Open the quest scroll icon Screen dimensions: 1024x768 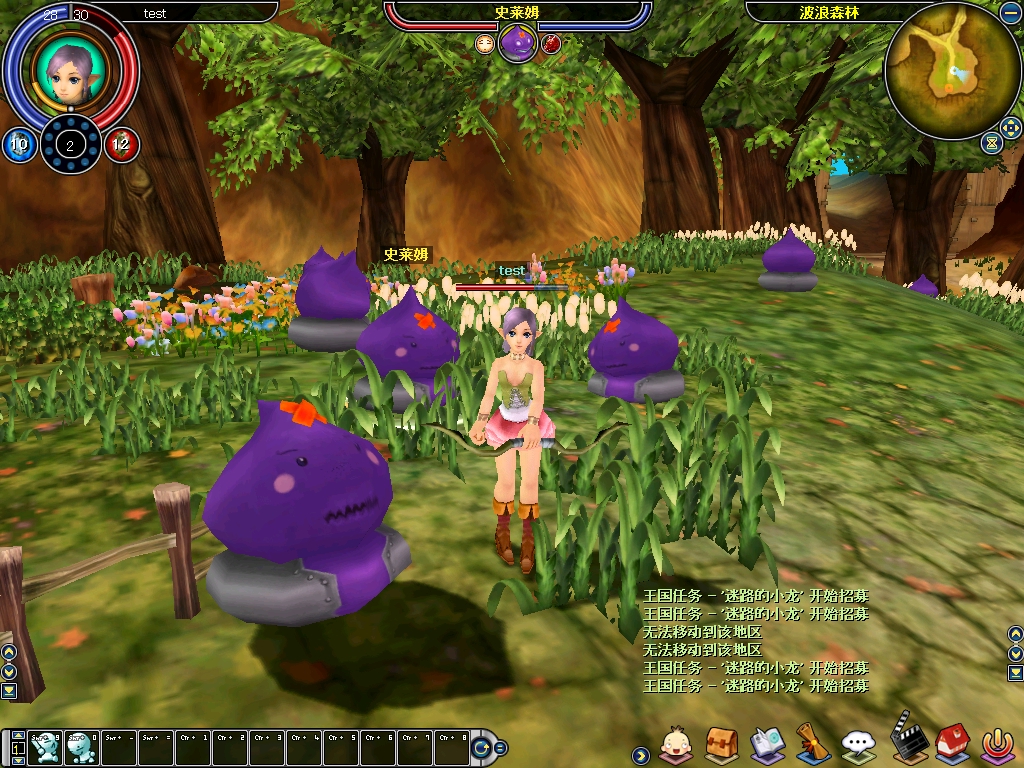812,743
